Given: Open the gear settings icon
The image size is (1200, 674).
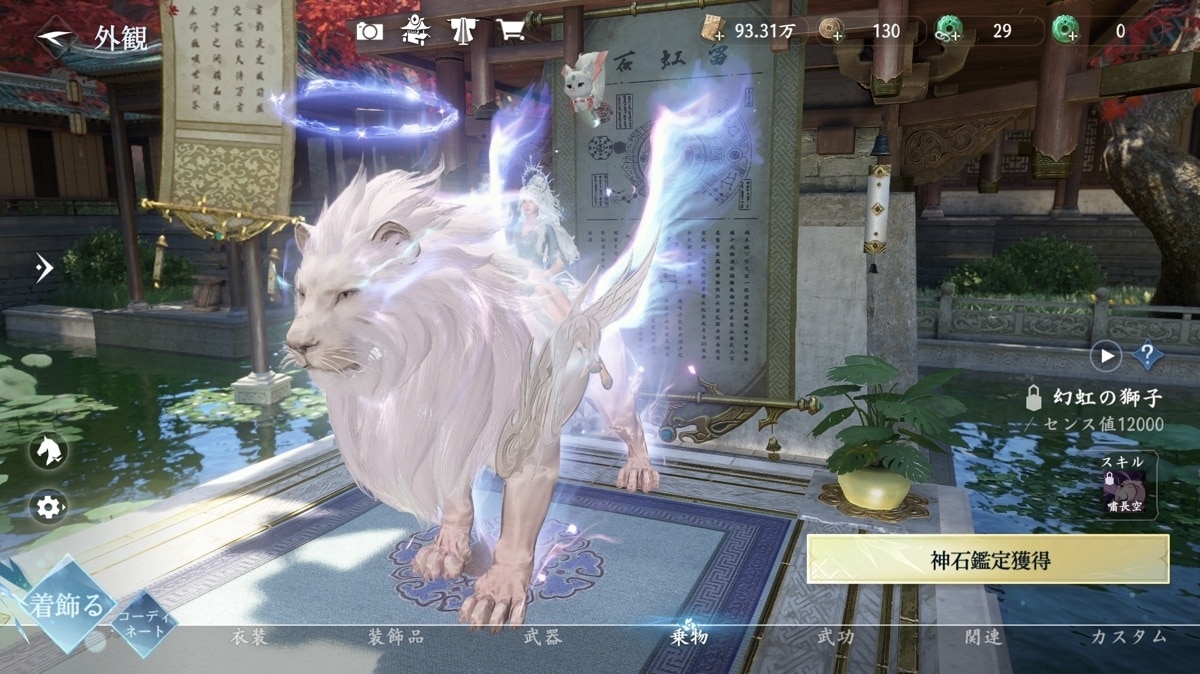Looking at the screenshot, I should (x=47, y=507).
